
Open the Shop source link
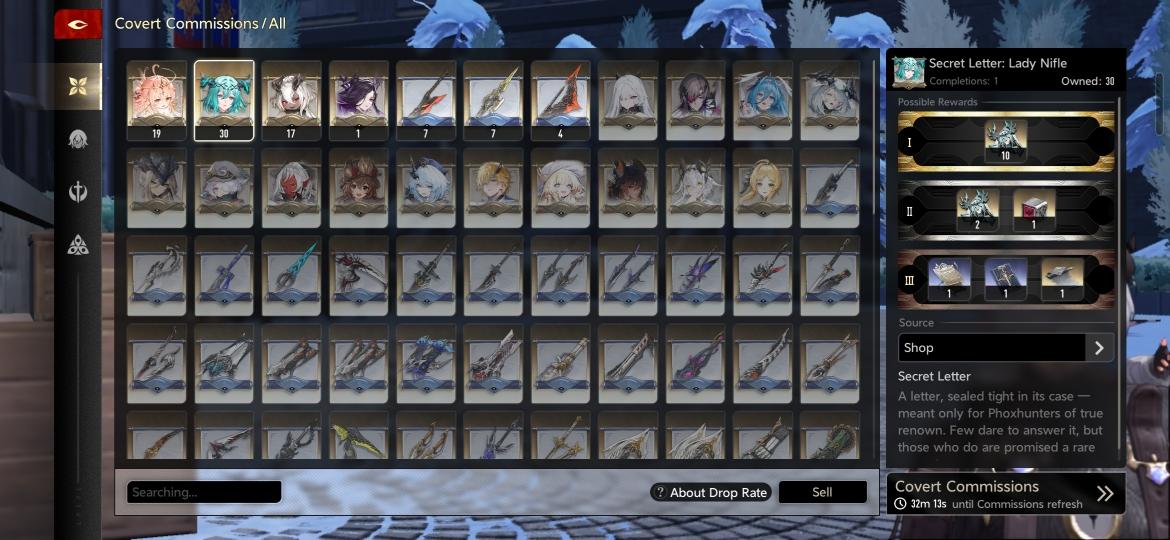click(1005, 348)
